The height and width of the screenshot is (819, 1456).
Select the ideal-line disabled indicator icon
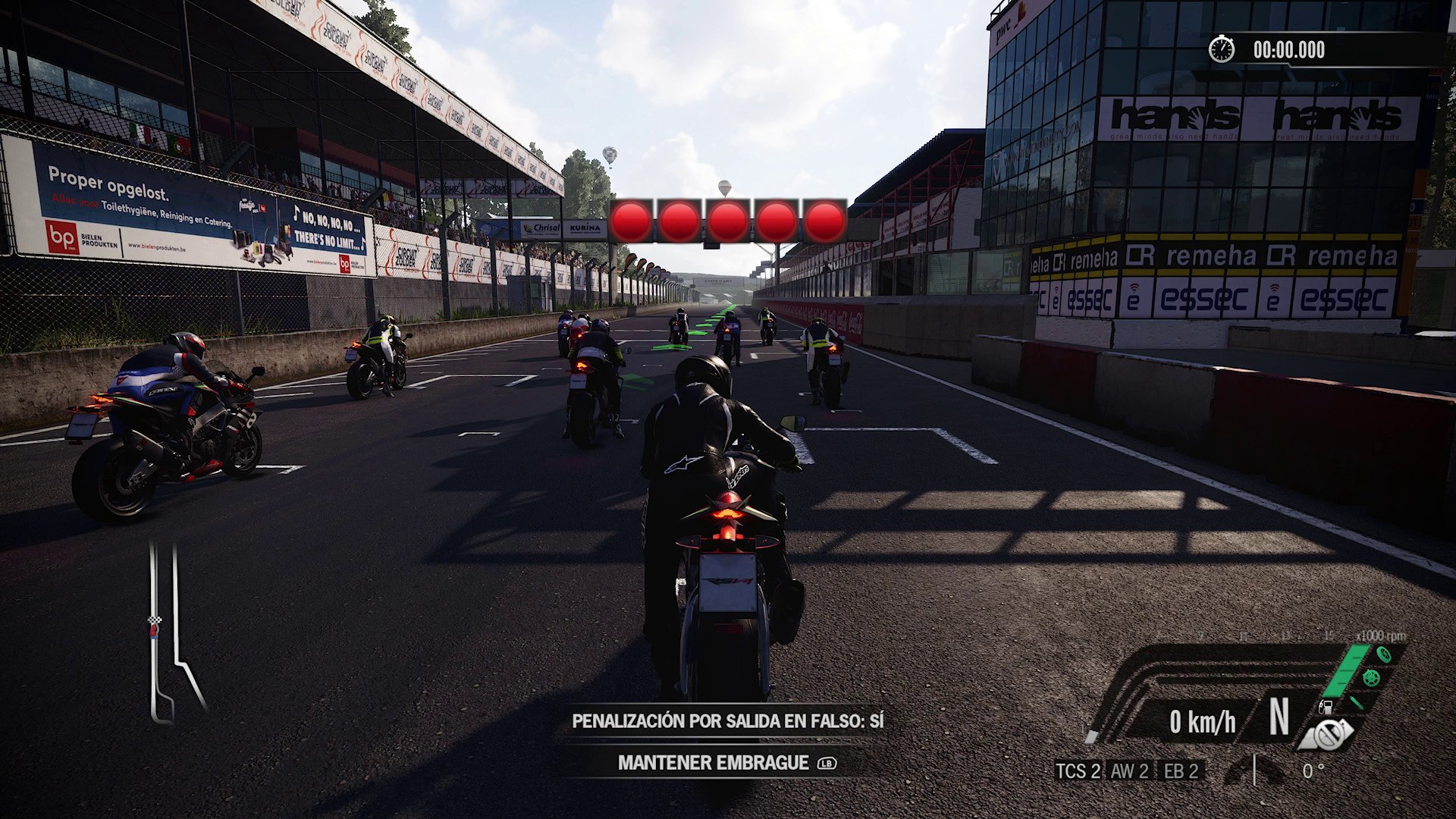[x=1326, y=734]
